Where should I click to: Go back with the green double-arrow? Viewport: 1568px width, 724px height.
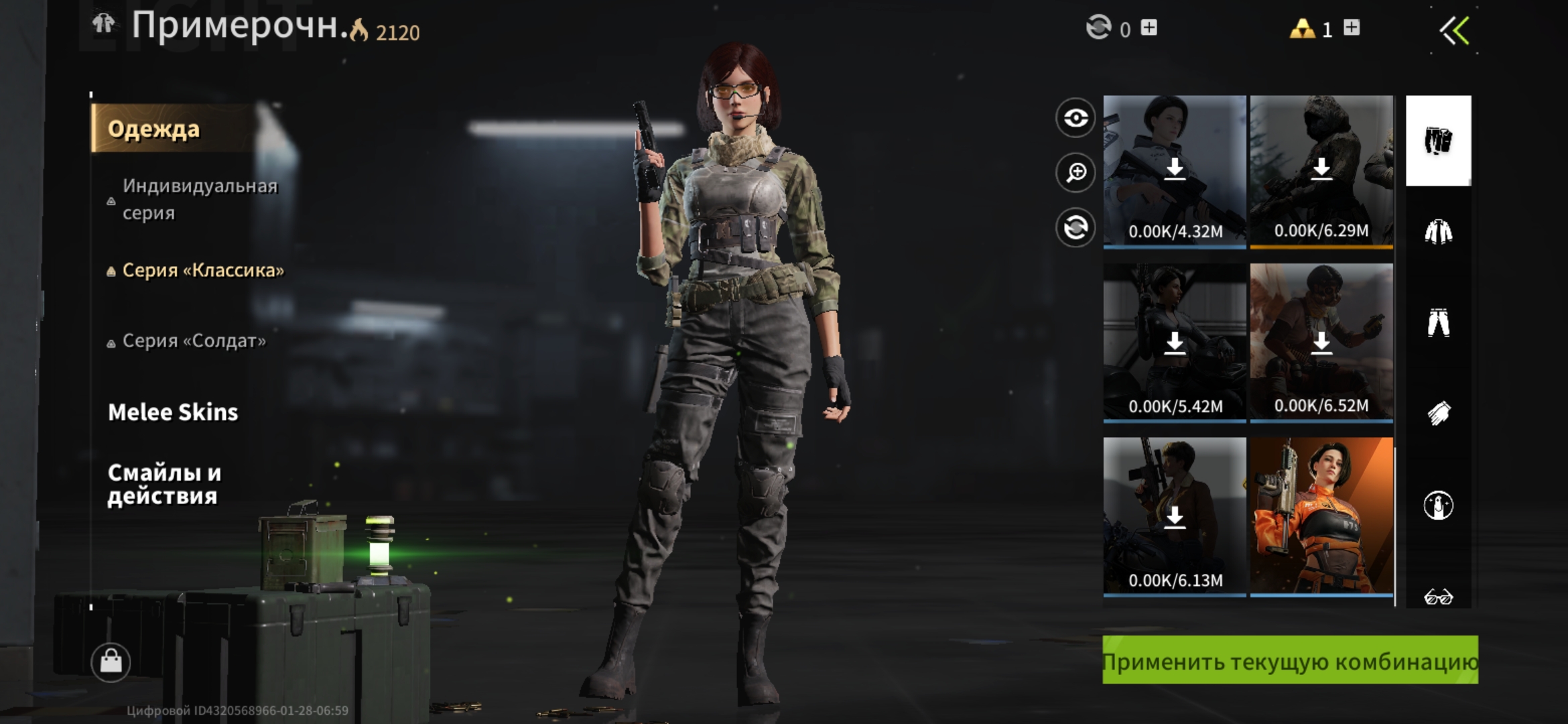click(1455, 31)
